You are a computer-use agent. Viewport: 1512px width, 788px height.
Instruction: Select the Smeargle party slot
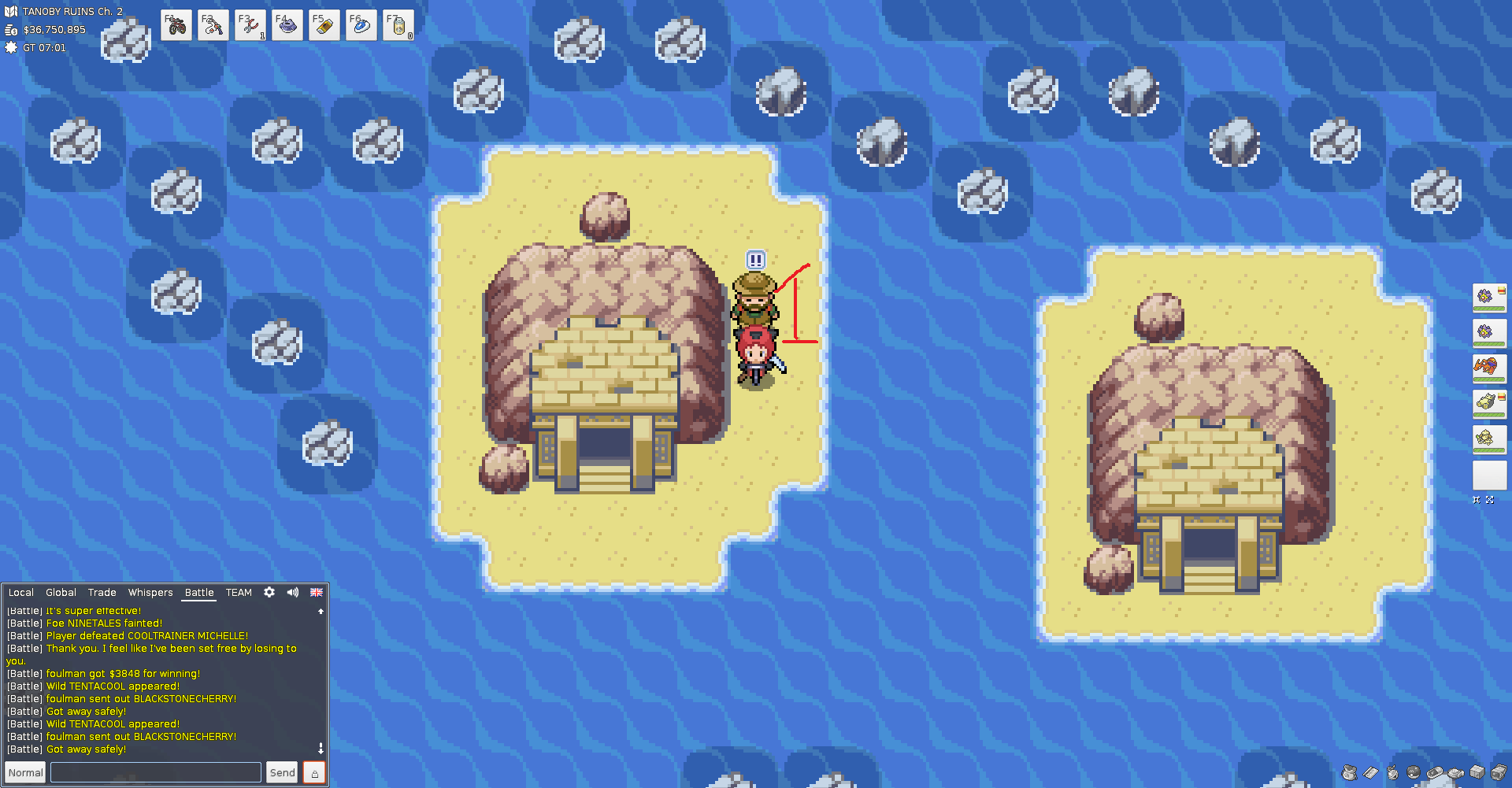pos(1488,439)
